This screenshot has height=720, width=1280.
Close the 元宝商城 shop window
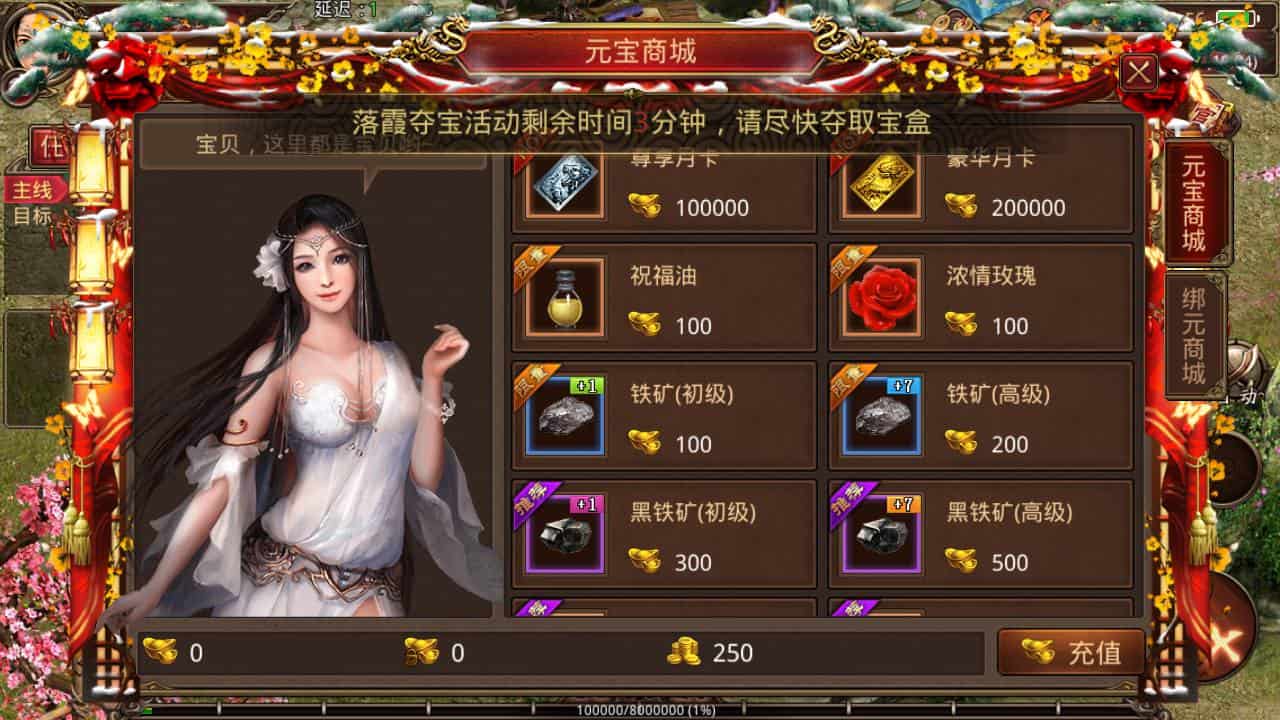pyautogui.click(x=1140, y=72)
